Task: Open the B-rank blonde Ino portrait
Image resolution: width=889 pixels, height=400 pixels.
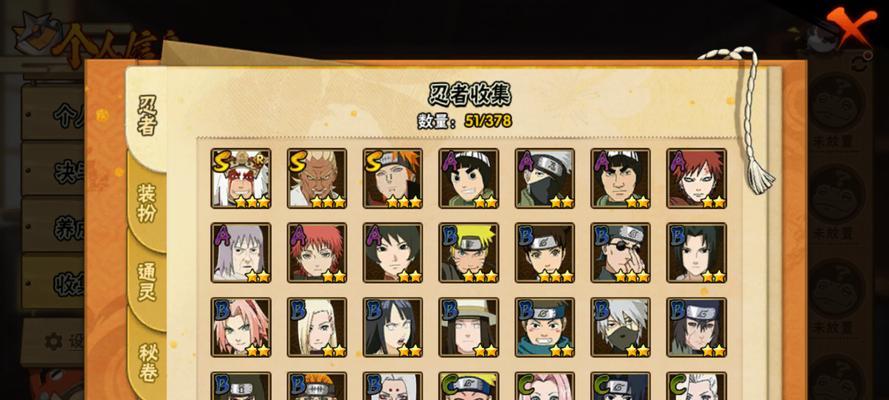Action: [x=317, y=327]
